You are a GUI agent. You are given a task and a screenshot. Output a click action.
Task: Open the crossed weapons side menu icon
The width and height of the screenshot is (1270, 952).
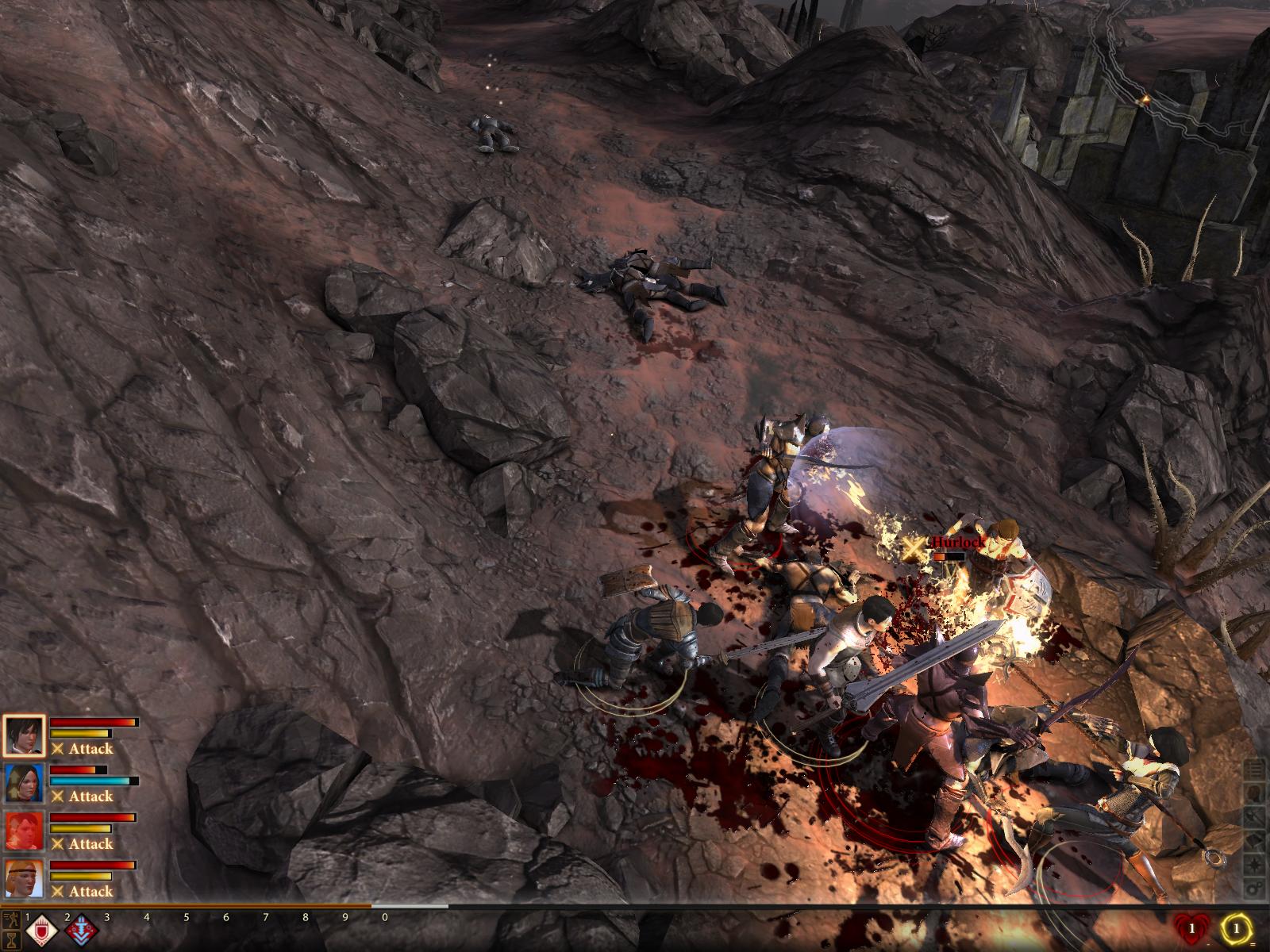point(1256,816)
